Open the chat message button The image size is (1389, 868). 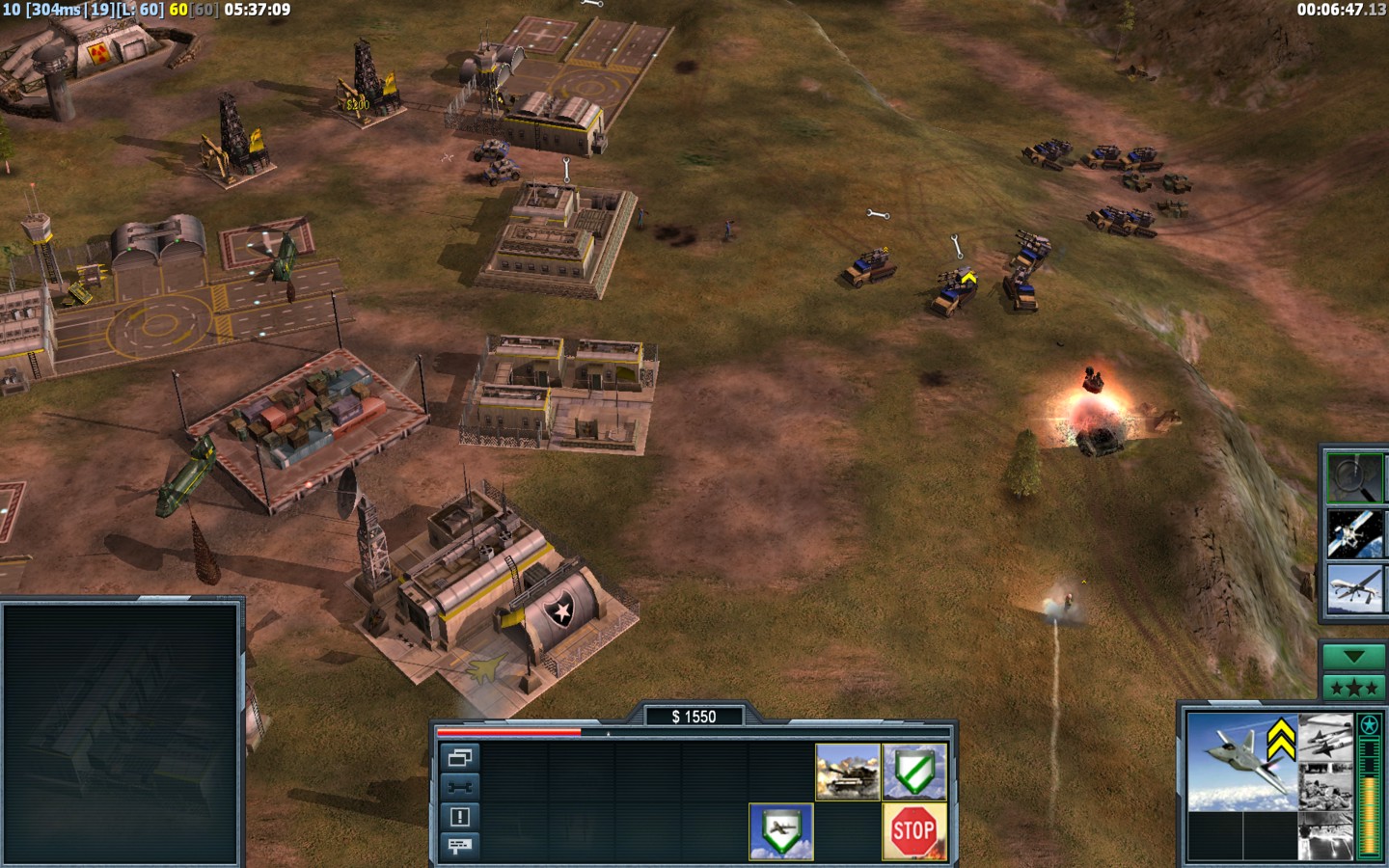point(459,846)
